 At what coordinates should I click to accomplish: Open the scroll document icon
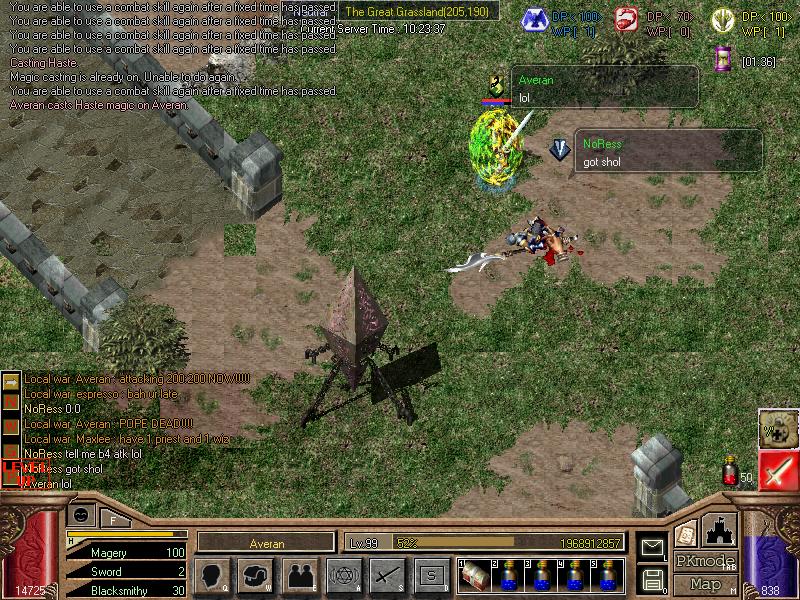tap(686, 535)
